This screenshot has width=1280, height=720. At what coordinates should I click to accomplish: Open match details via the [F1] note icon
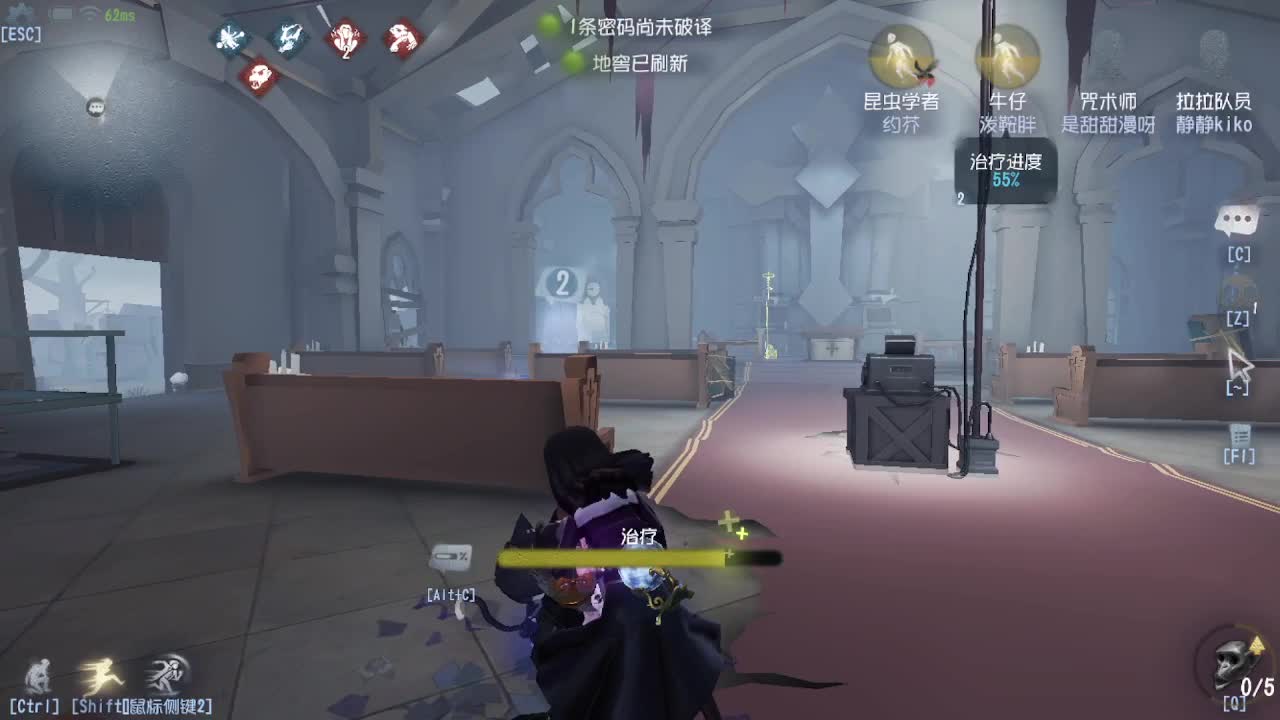tap(1240, 437)
